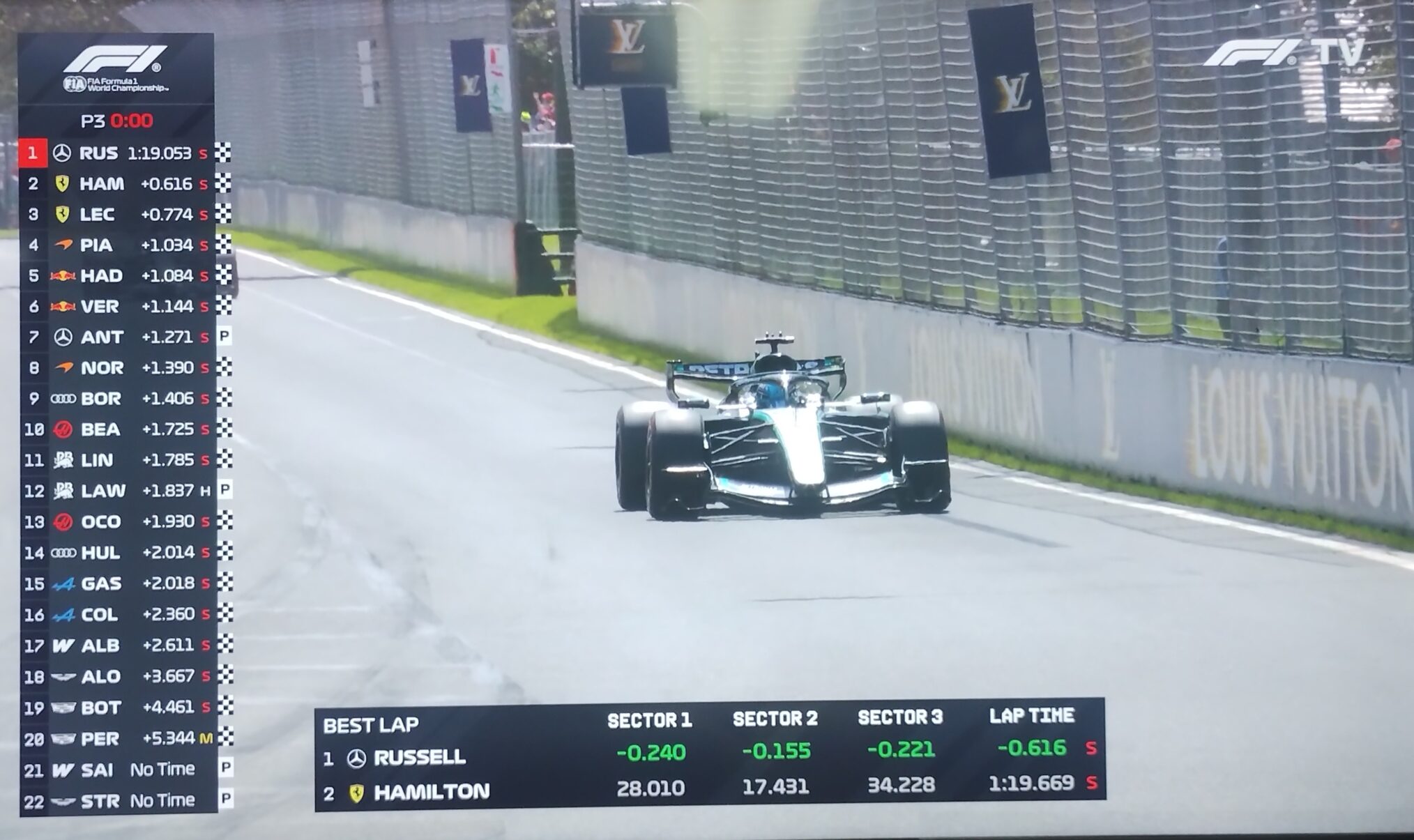The height and width of the screenshot is (840, 1414).
Task: Select the Russell row in Best Lap panel
Action: coord(708,753)
